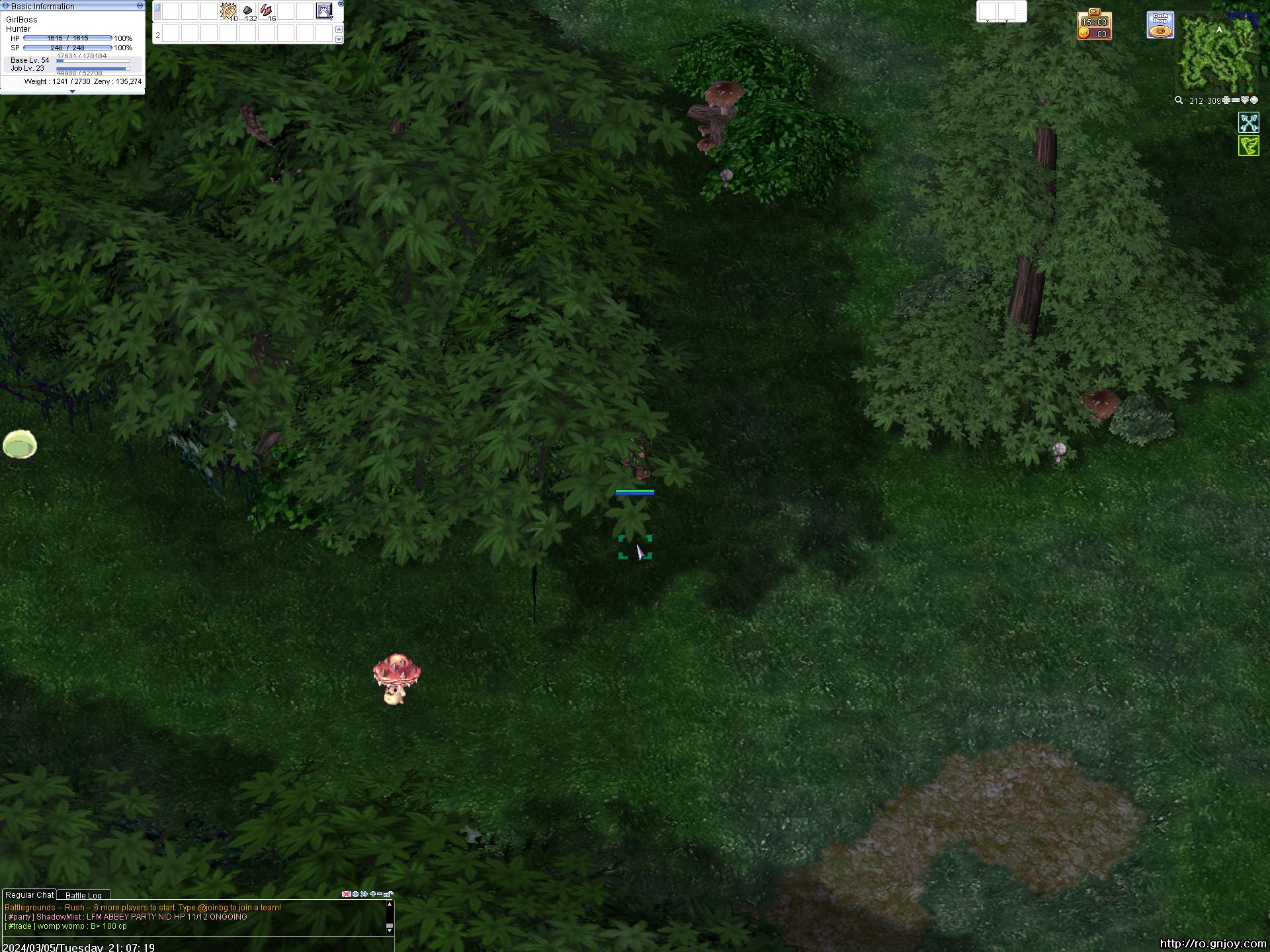The height and width of the screenshot is (952, 1270).
Task: Zoom in the minimap with the plus button
Action: point(1226,100)
